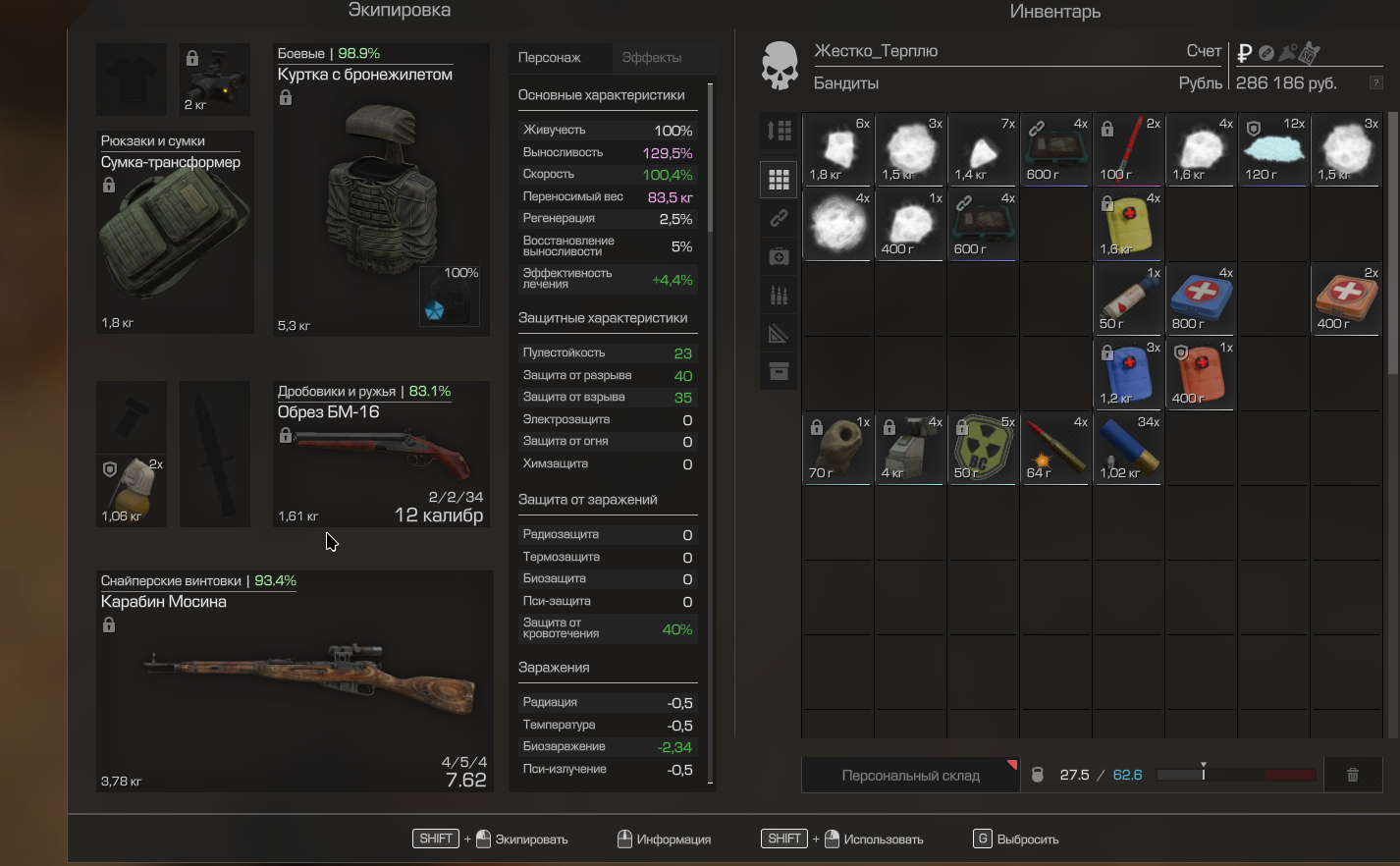
Task: Click the night vision device slot
Action: (215, 80)
